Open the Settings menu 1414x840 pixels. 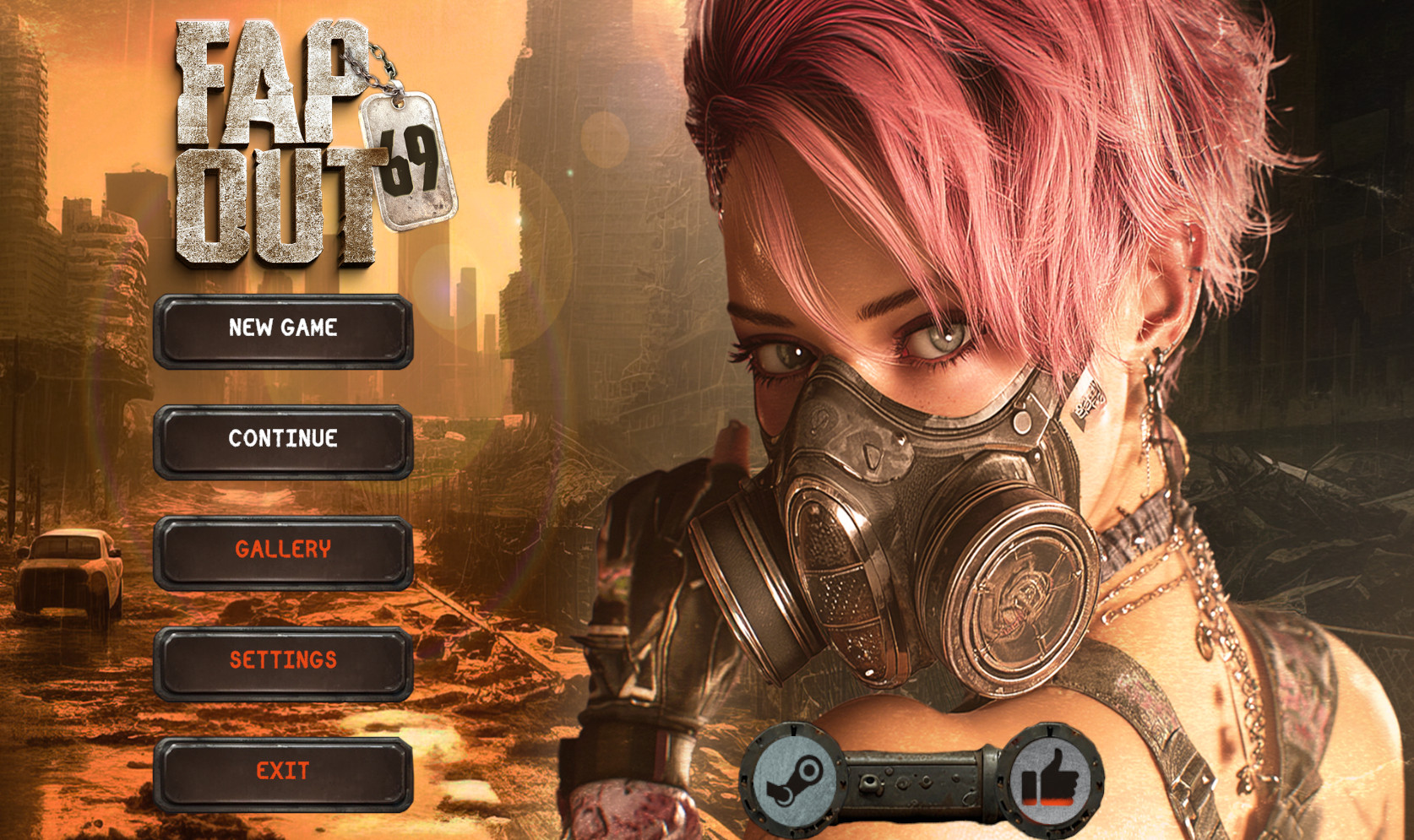[283, 662]
